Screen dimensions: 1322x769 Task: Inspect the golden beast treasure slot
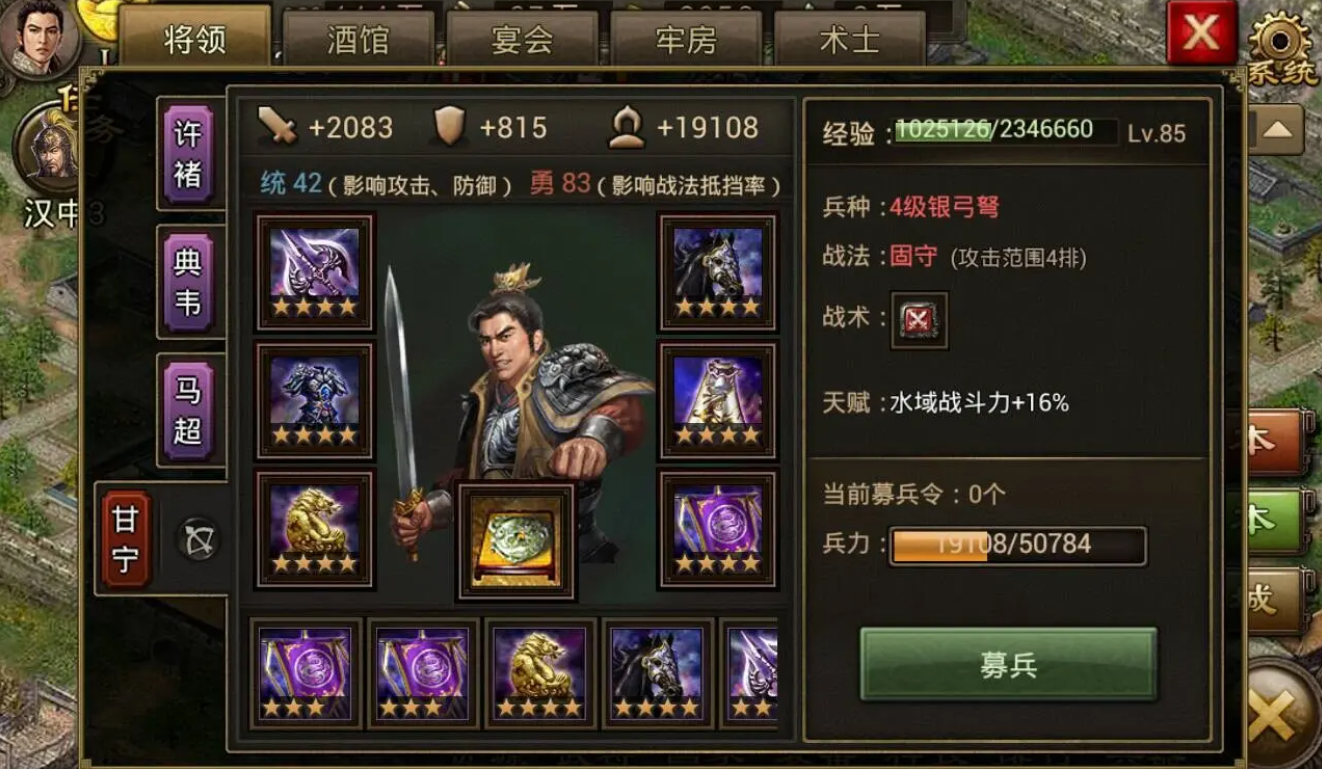(313, 530)
